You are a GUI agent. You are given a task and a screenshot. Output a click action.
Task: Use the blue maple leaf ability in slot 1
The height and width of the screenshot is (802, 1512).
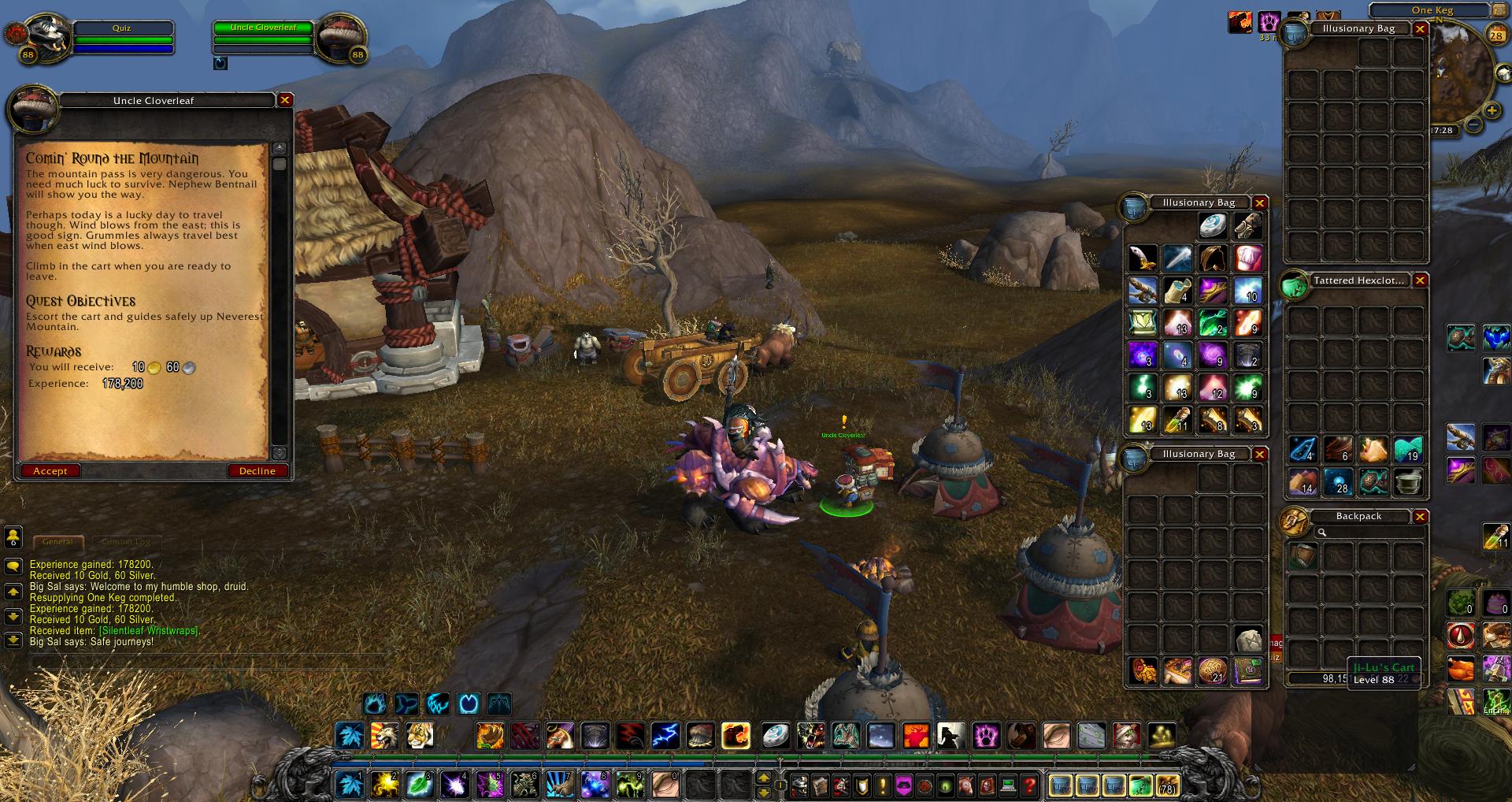point(350,785)
